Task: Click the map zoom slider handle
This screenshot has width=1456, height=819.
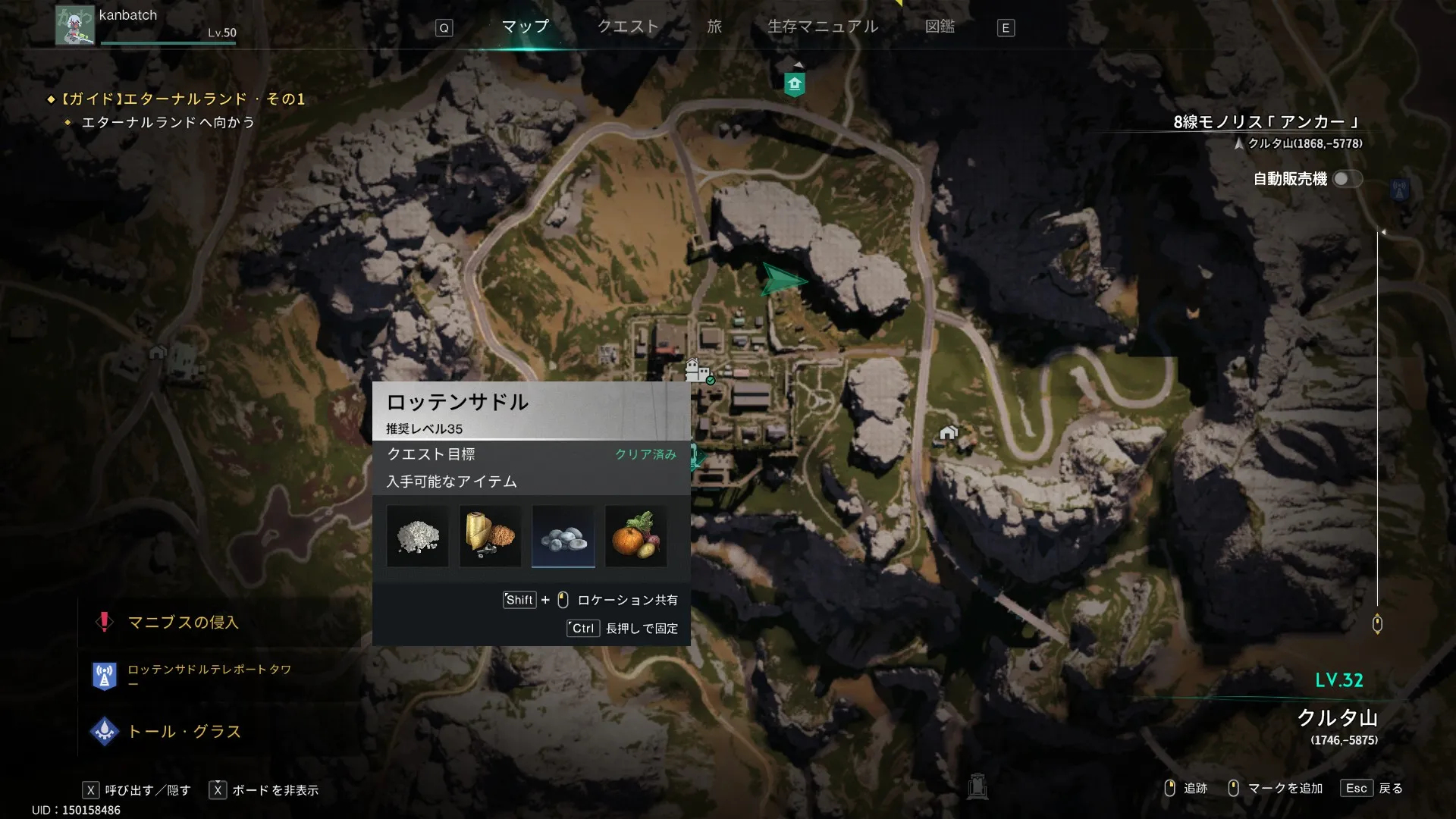Action: (x=1377, y=624)
